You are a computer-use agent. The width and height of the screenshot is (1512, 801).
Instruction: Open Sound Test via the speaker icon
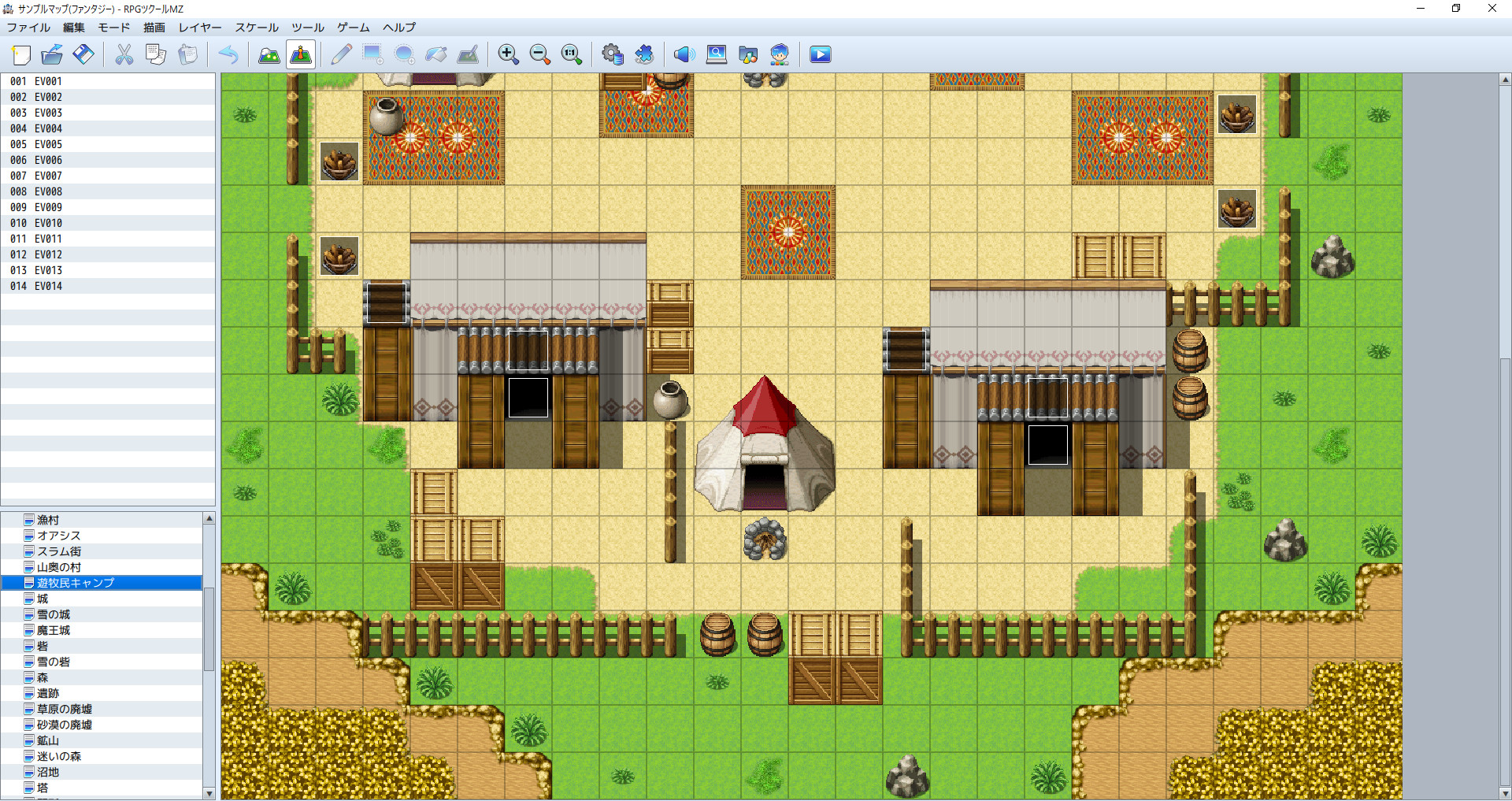click(x=684, y=54)
